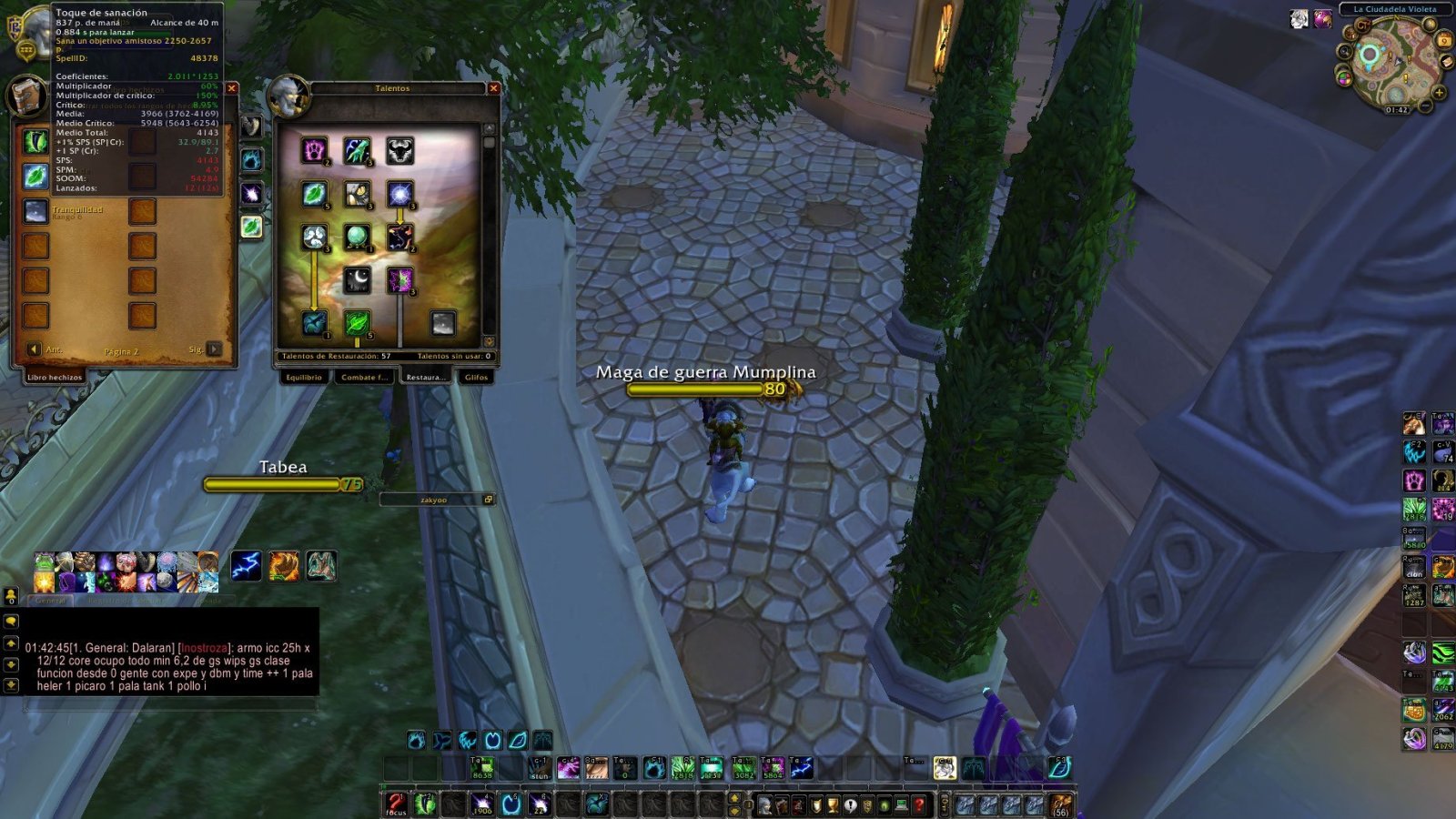This screenshot has height=819, width=1456.
Task: Open the small dropdown on the zakyoo frame
Action: tap(490, 499)
